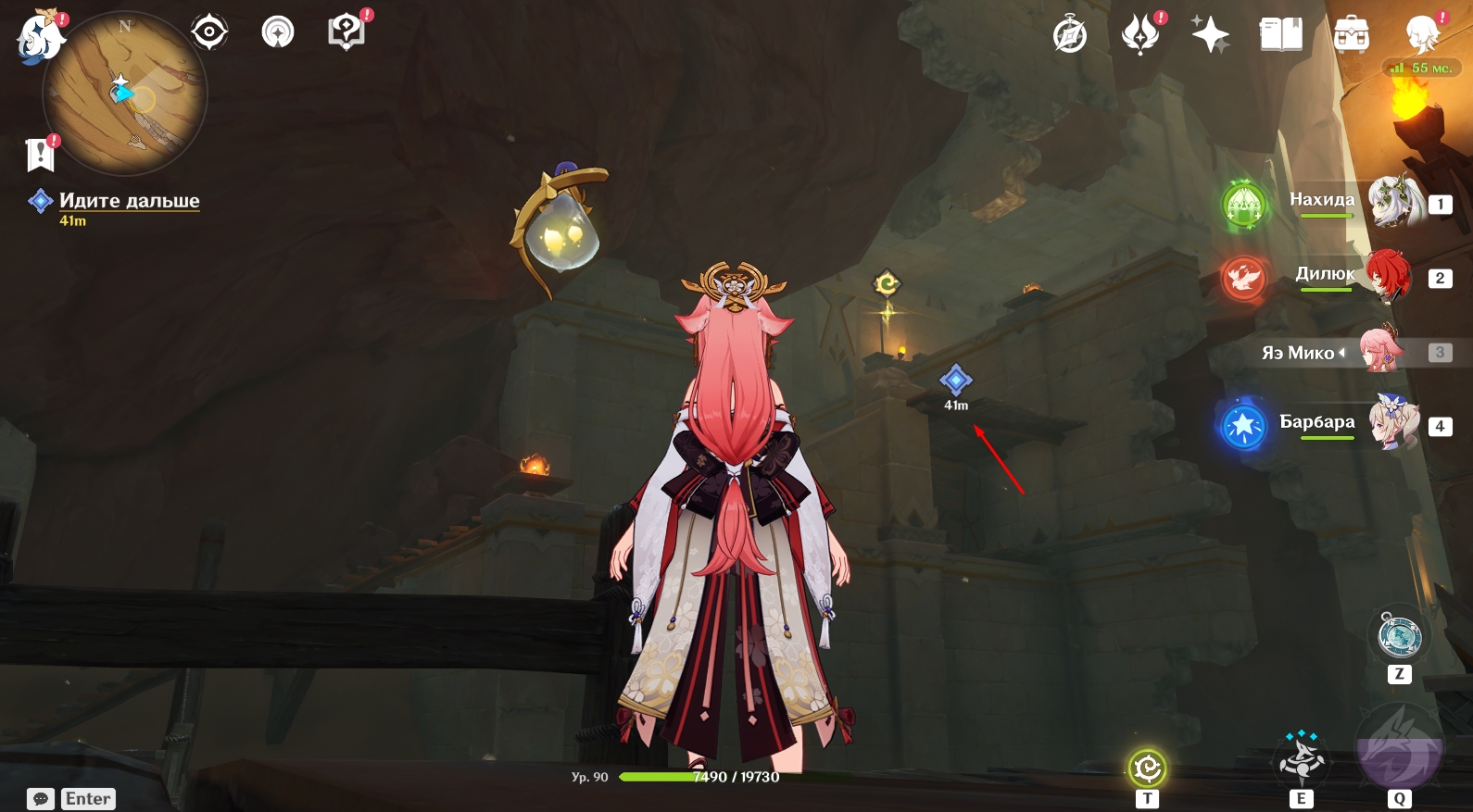Open the circular minimap
1473x812 pixels.
point(125,94)
